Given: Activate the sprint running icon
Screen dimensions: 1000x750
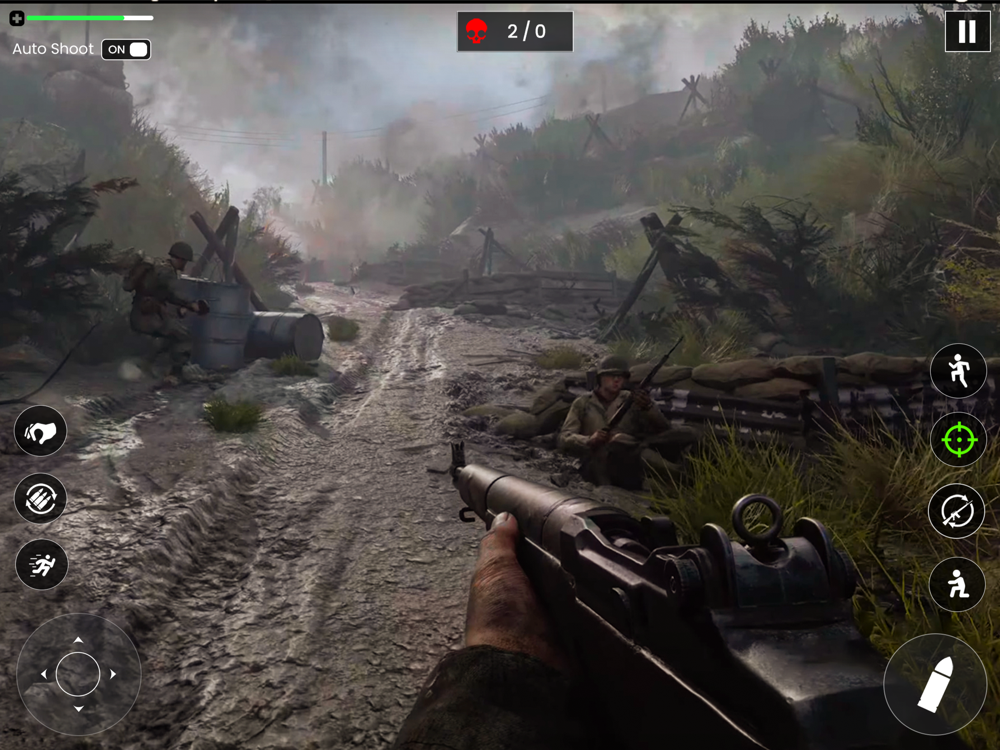Looking at the screenshot, I should (41, 565).
